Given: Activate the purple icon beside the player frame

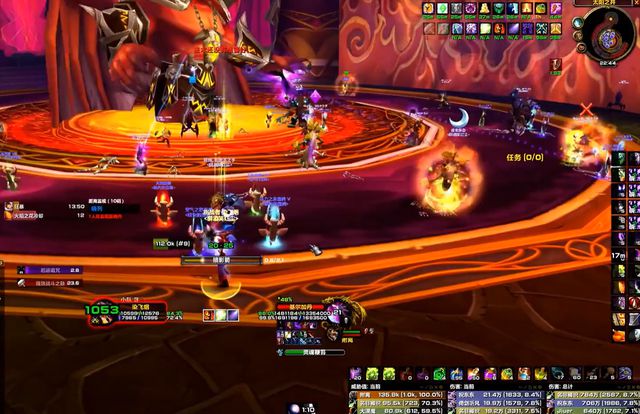Looking at the screenshot, I should [234, 316].
